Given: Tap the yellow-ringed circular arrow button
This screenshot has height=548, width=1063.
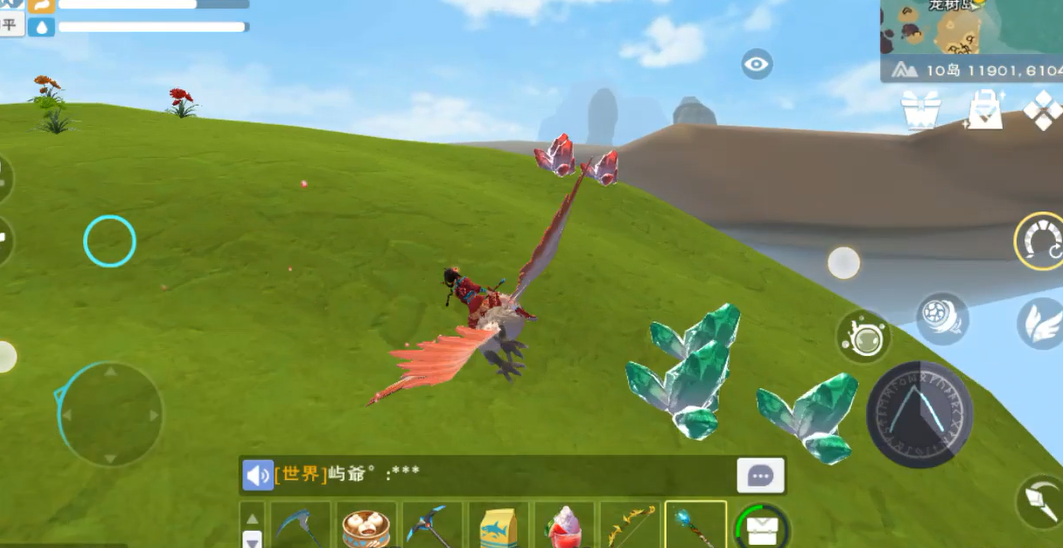Looking at the screenshot, I should (x=1040, y=241).
